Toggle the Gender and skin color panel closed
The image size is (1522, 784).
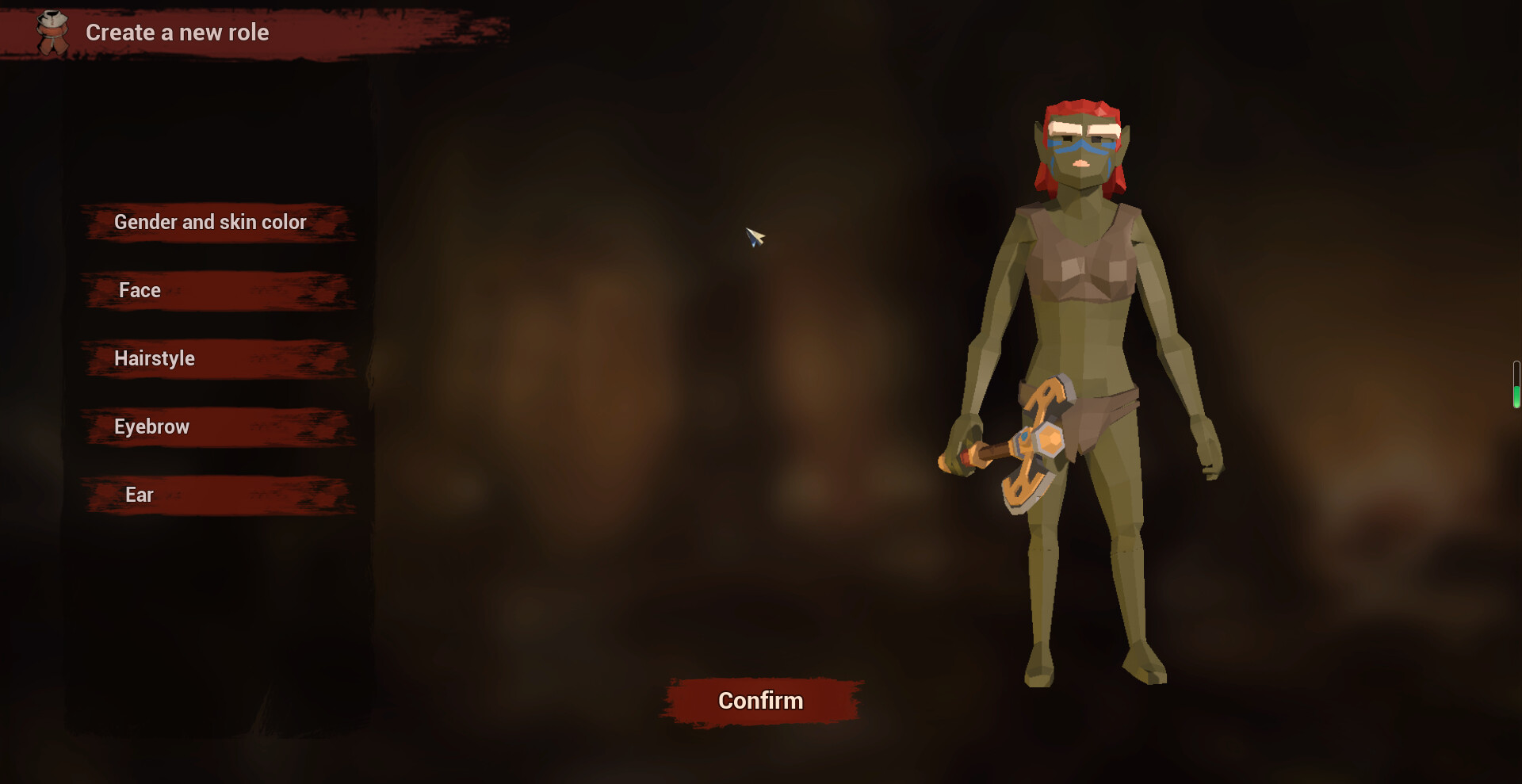pos(210,223)
